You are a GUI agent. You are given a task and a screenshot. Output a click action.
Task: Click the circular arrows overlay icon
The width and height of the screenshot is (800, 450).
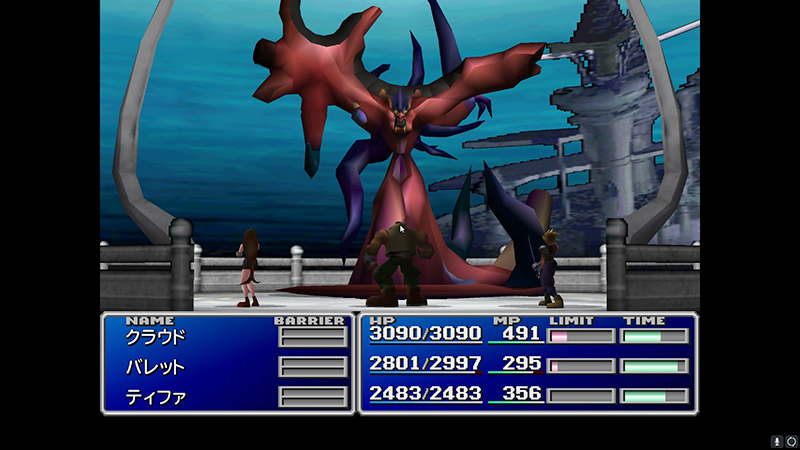[791, 441]
